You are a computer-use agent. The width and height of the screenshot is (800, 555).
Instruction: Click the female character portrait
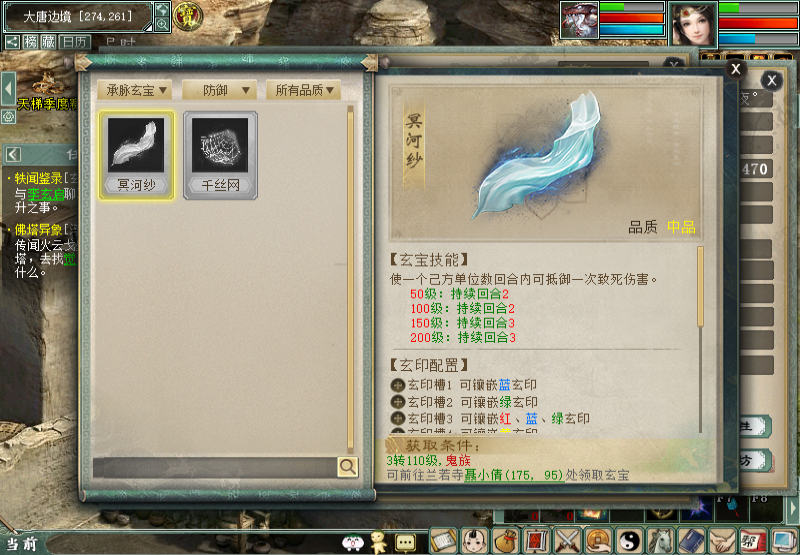(x=691, y=23)
